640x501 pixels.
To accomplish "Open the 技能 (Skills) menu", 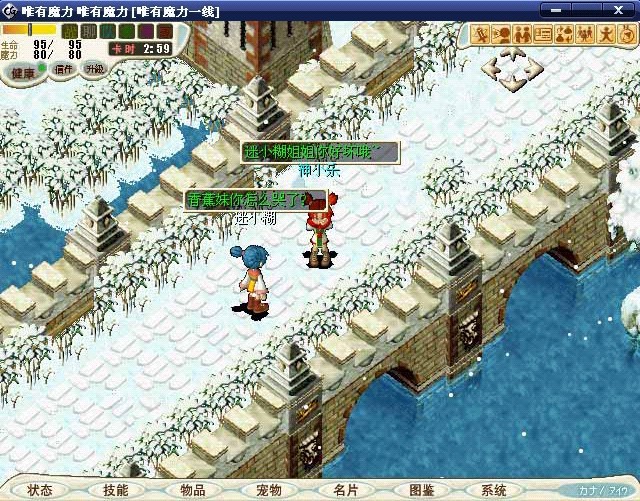I will click(116, 490).
